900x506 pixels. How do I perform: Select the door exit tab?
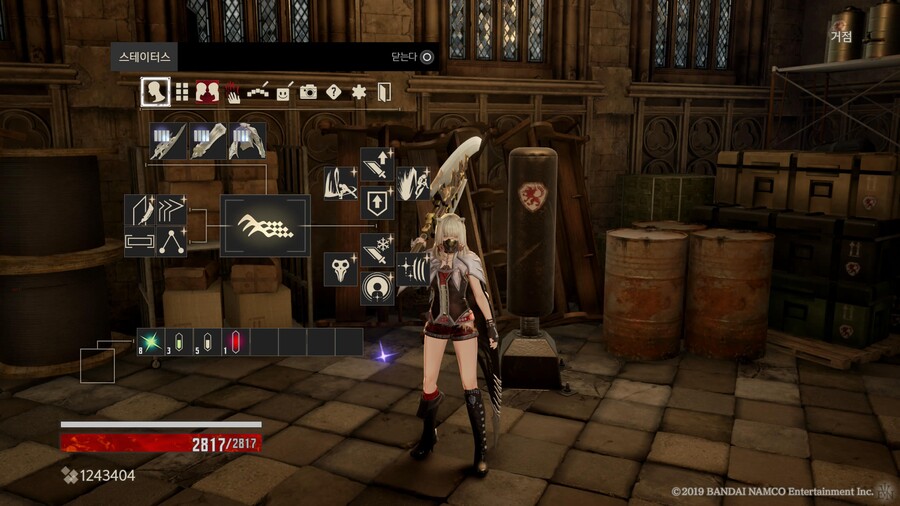coord(384,93)
